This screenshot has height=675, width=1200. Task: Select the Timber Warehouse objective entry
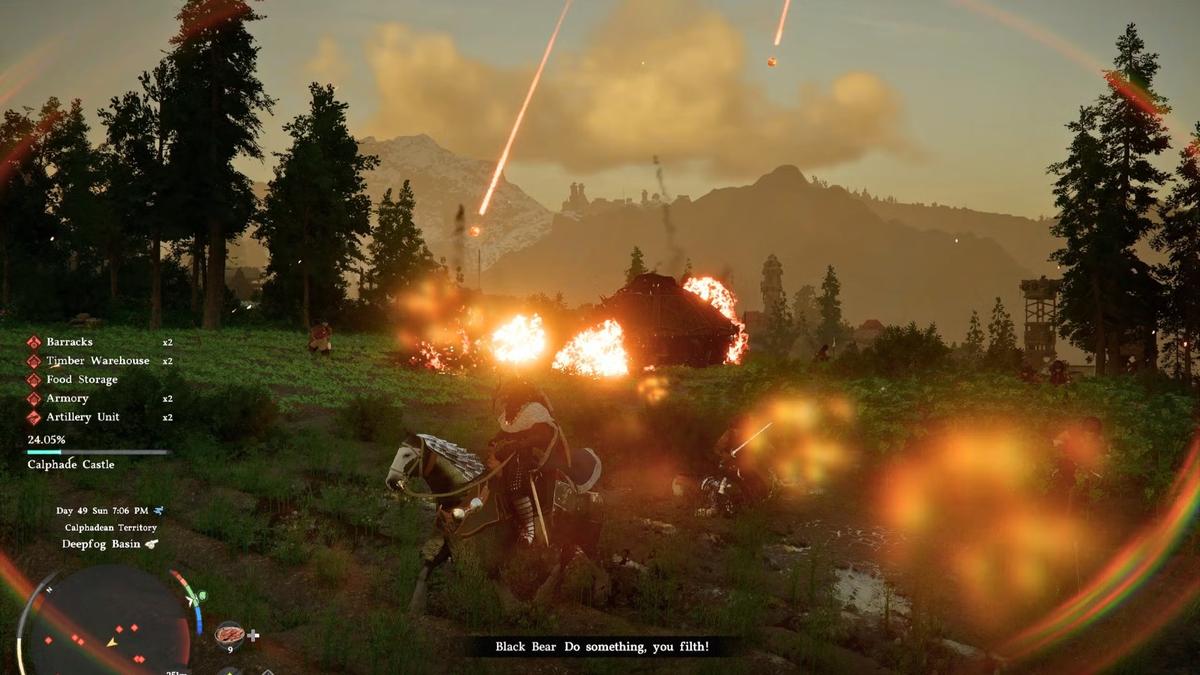coord(97,361)
